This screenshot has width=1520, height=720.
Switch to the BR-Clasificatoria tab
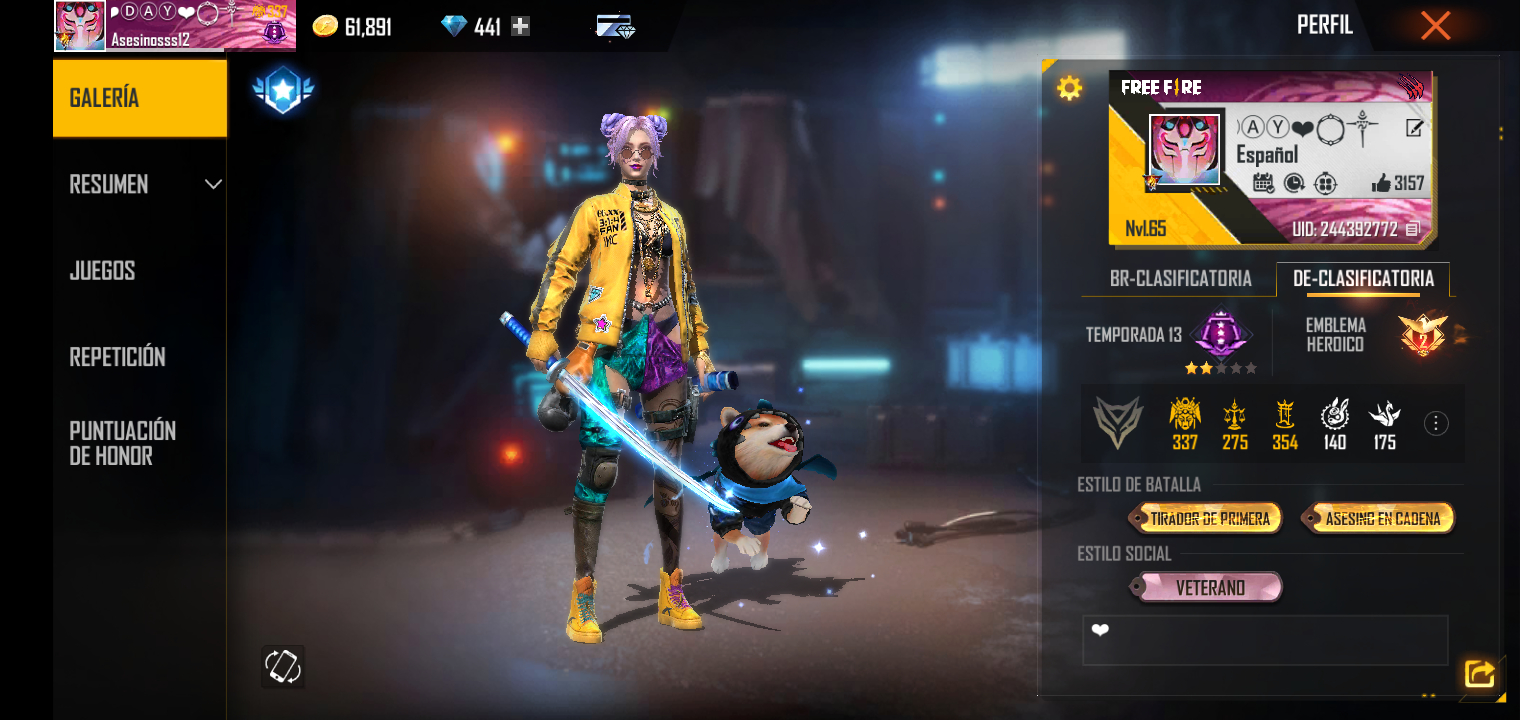[x=1180, y=279]
